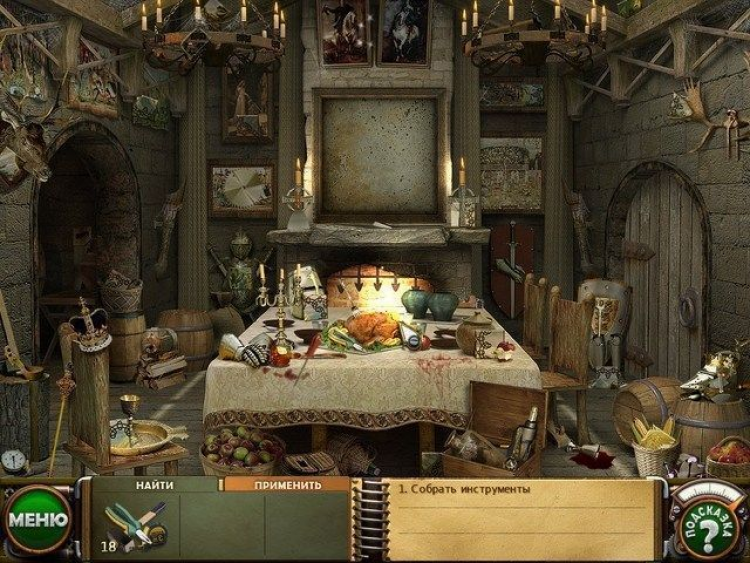Use the ПОДСКАЗКА hint button
The width and height of the screenshot is (750, 563).
click(706, 522)
